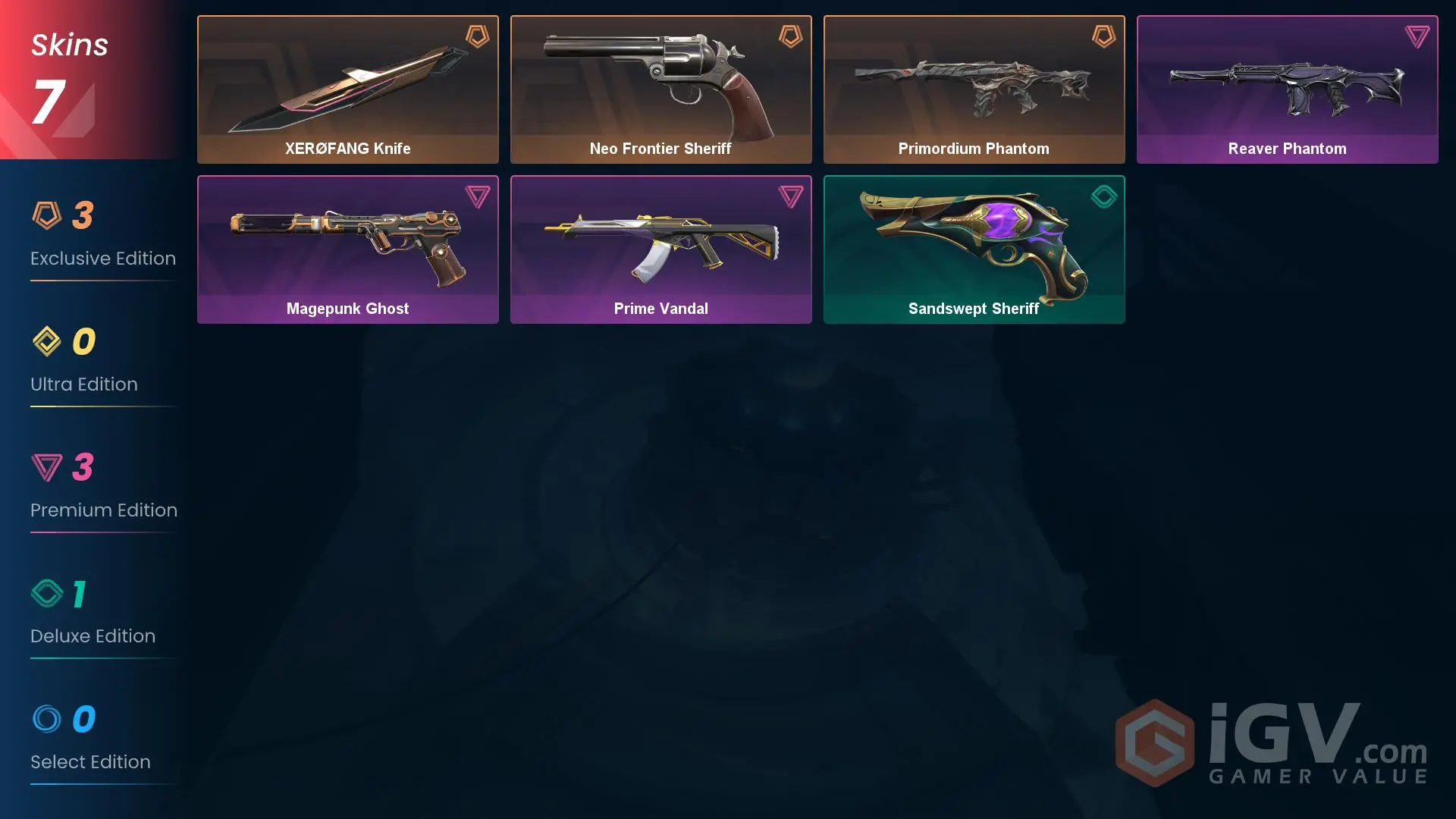This screenshot has height=819, width=1456.
Task: Select the Primordium Phantom card
Action: [974, 89]
